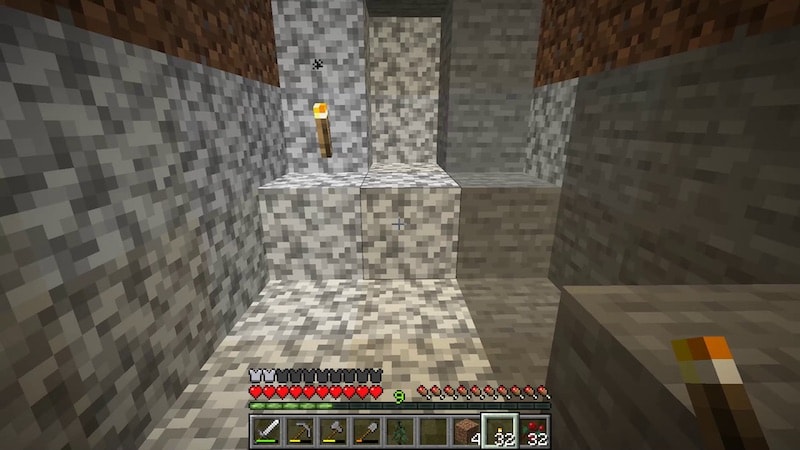Select the iron sword hotbar slot
This screenshot has height=450, width=800.
click(266, 431)
